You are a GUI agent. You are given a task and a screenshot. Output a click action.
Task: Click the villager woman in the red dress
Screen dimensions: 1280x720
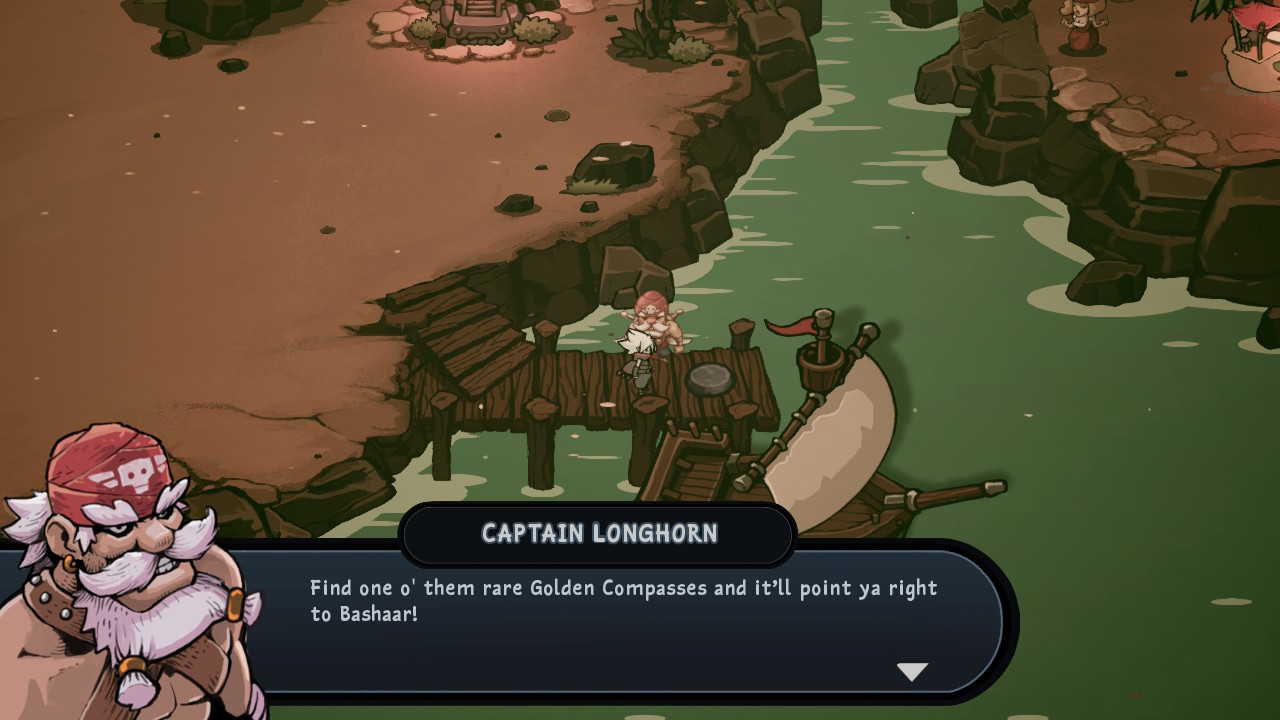click(1085, 28)
